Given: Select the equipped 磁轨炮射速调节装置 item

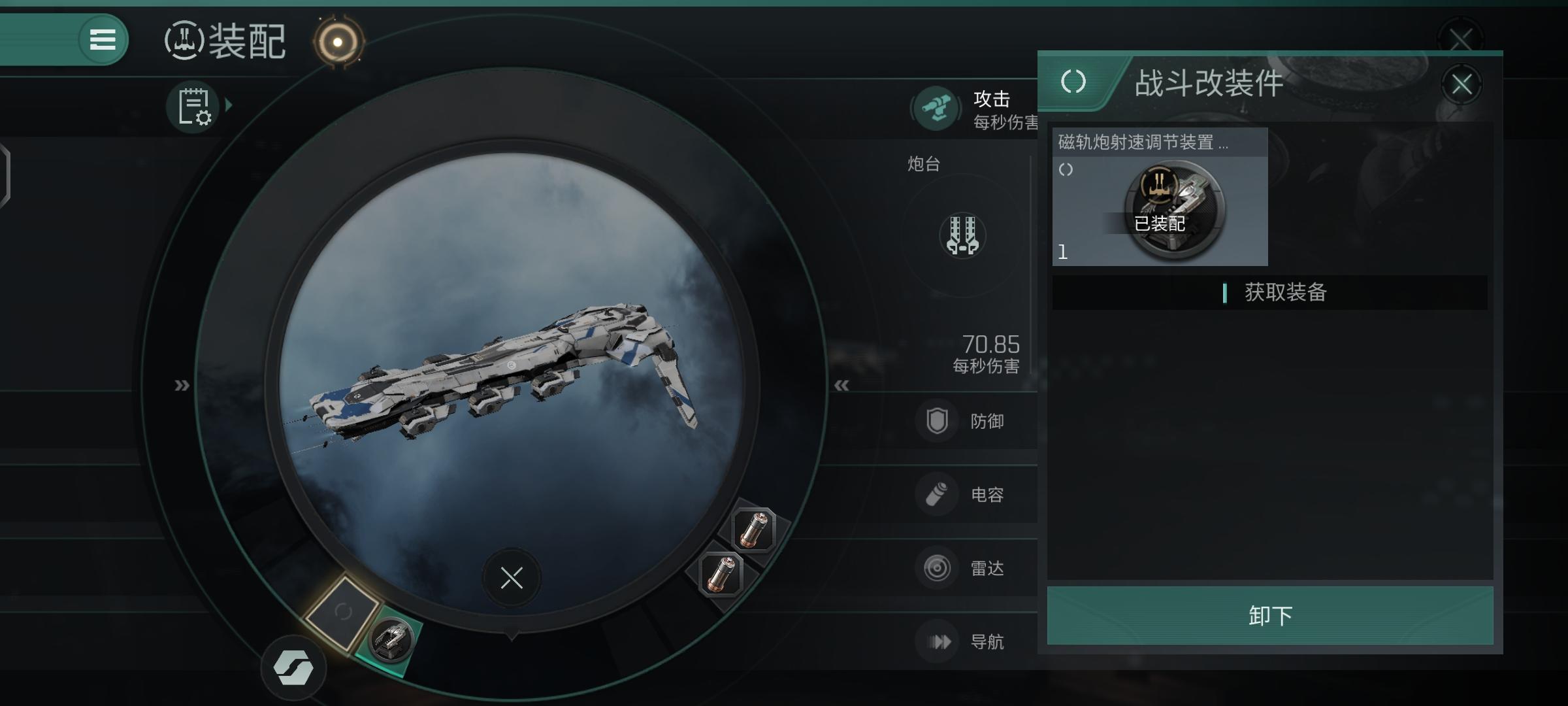Looking at the screenshot, I should tap(1160, 197).
